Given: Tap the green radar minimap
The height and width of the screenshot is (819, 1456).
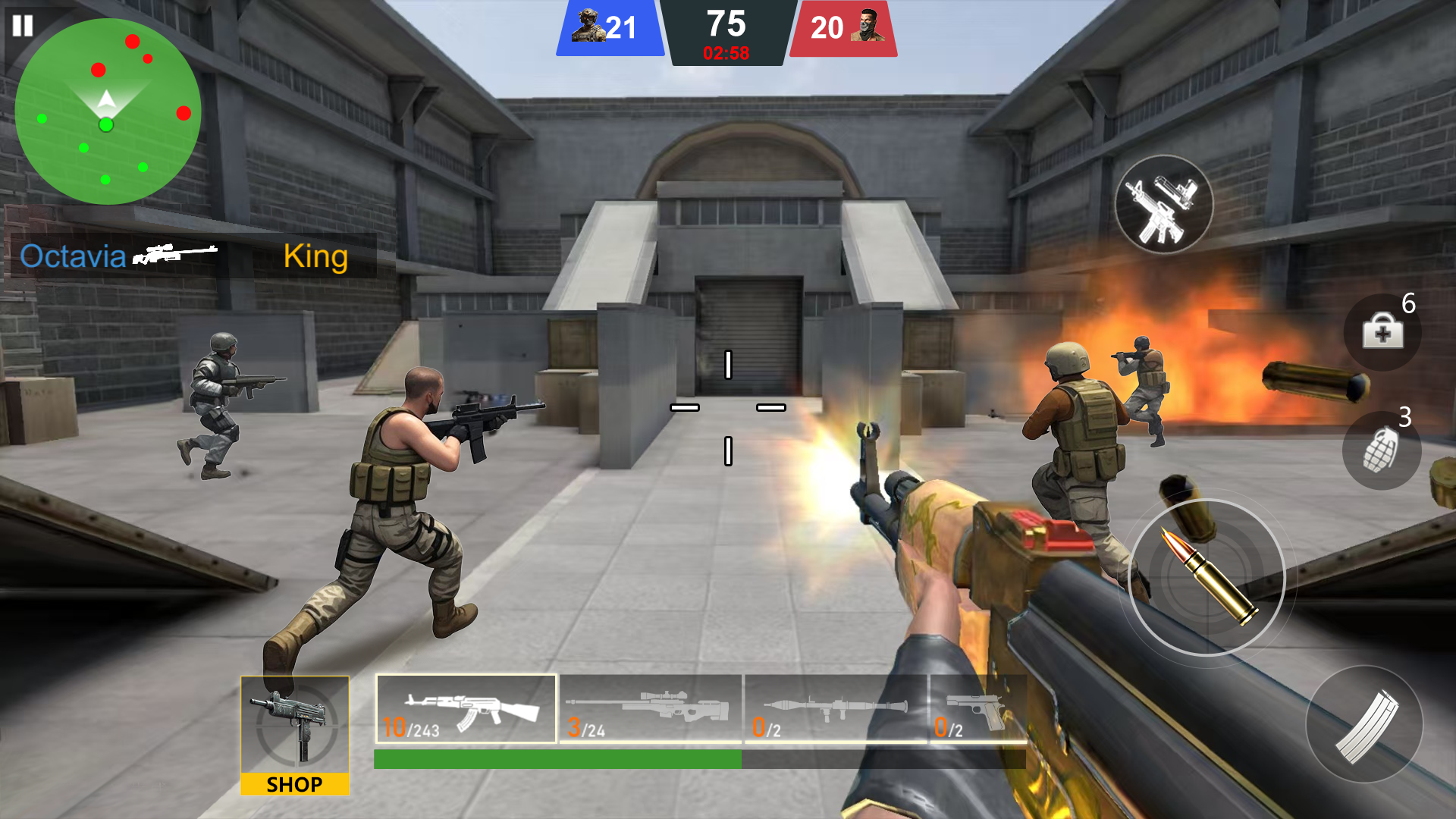Looking at the screenshot, I should click(x=108, y=111).
